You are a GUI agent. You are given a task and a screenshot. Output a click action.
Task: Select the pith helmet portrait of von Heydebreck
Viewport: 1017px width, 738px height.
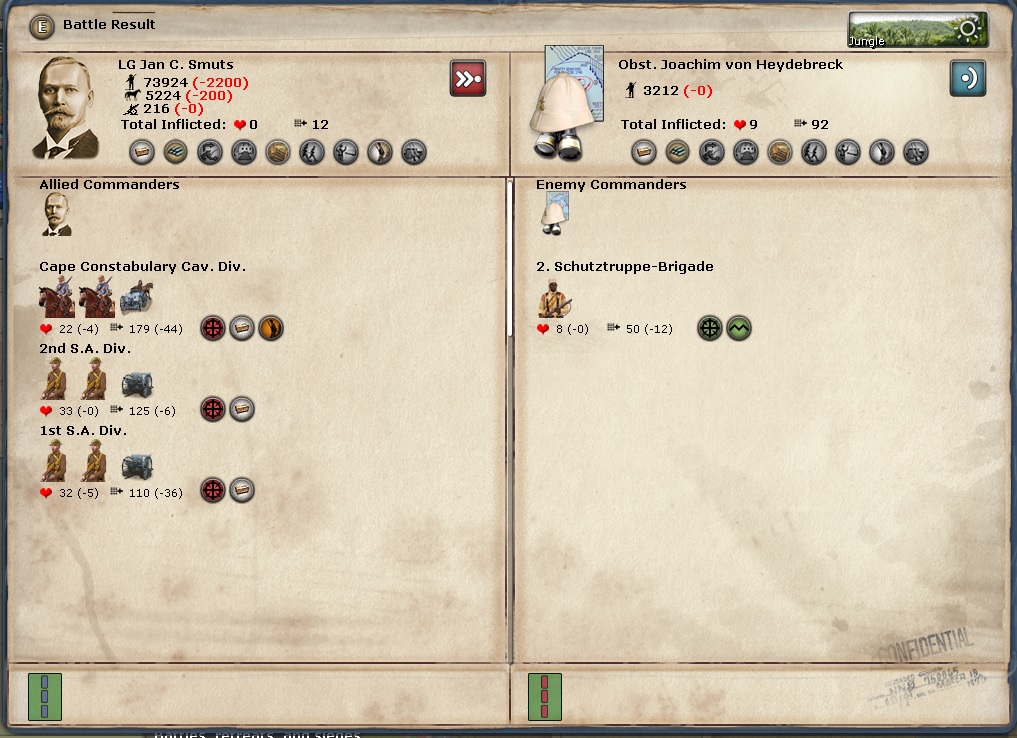pyautogui.click(x=566, y=102)
